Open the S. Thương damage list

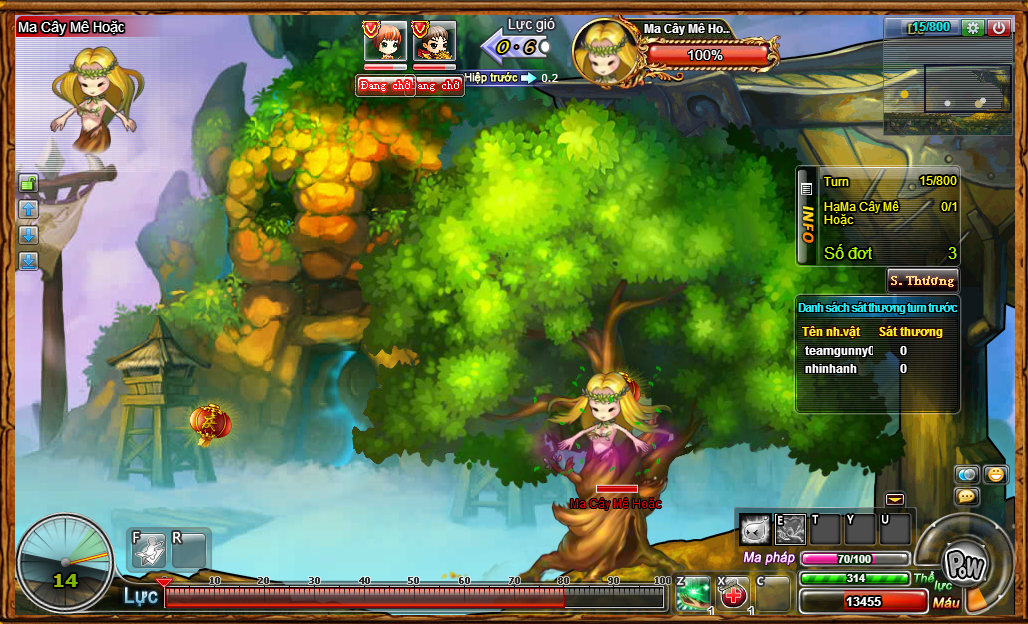(922, 280)
